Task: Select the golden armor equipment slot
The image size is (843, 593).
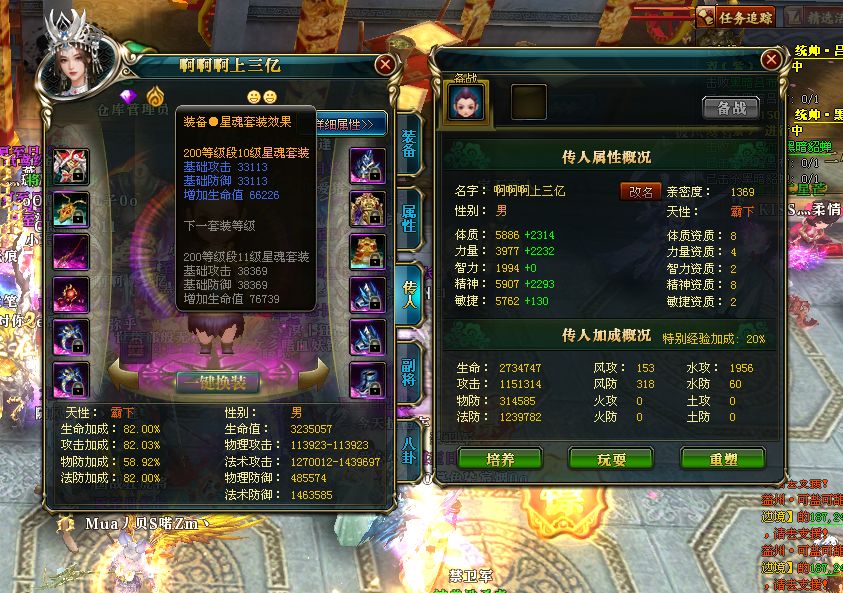Action: [367, 208]
